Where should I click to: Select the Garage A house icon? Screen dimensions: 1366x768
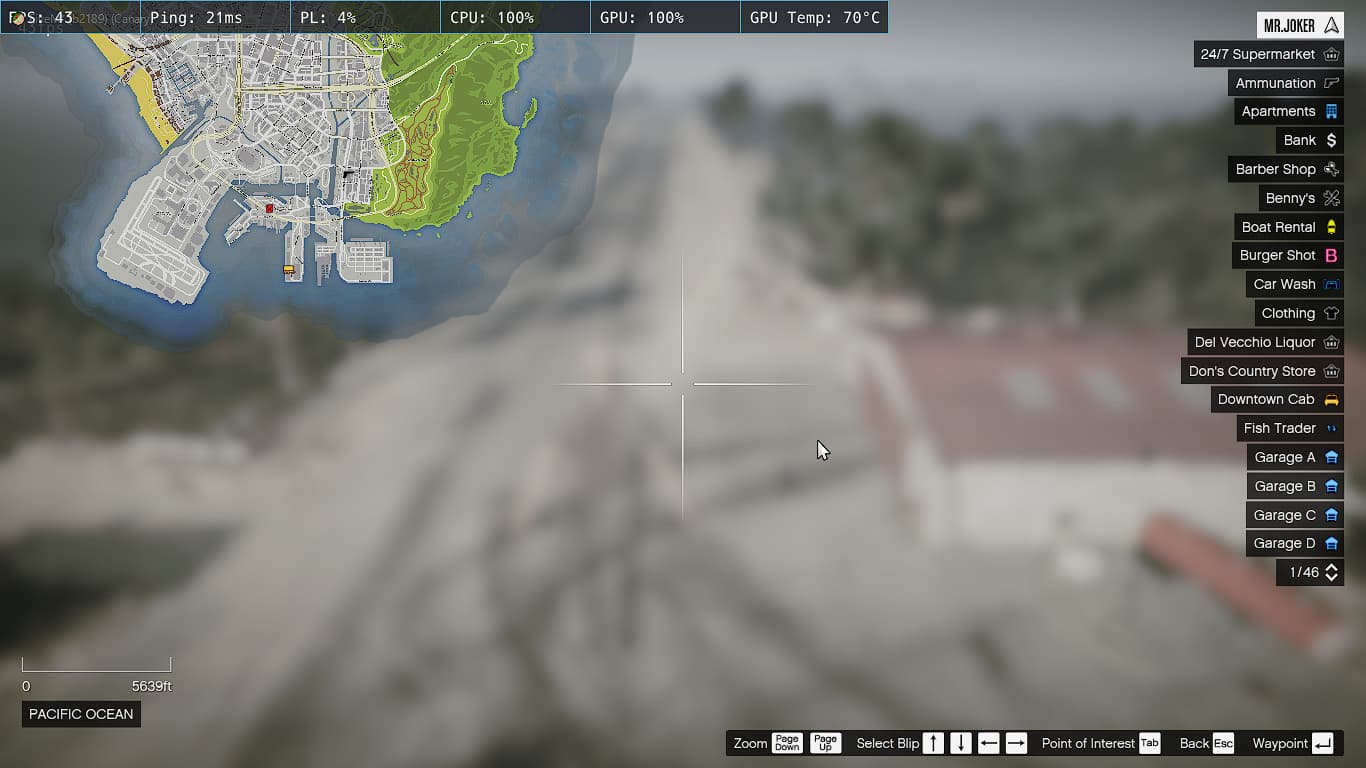[x=1330, y=457]
